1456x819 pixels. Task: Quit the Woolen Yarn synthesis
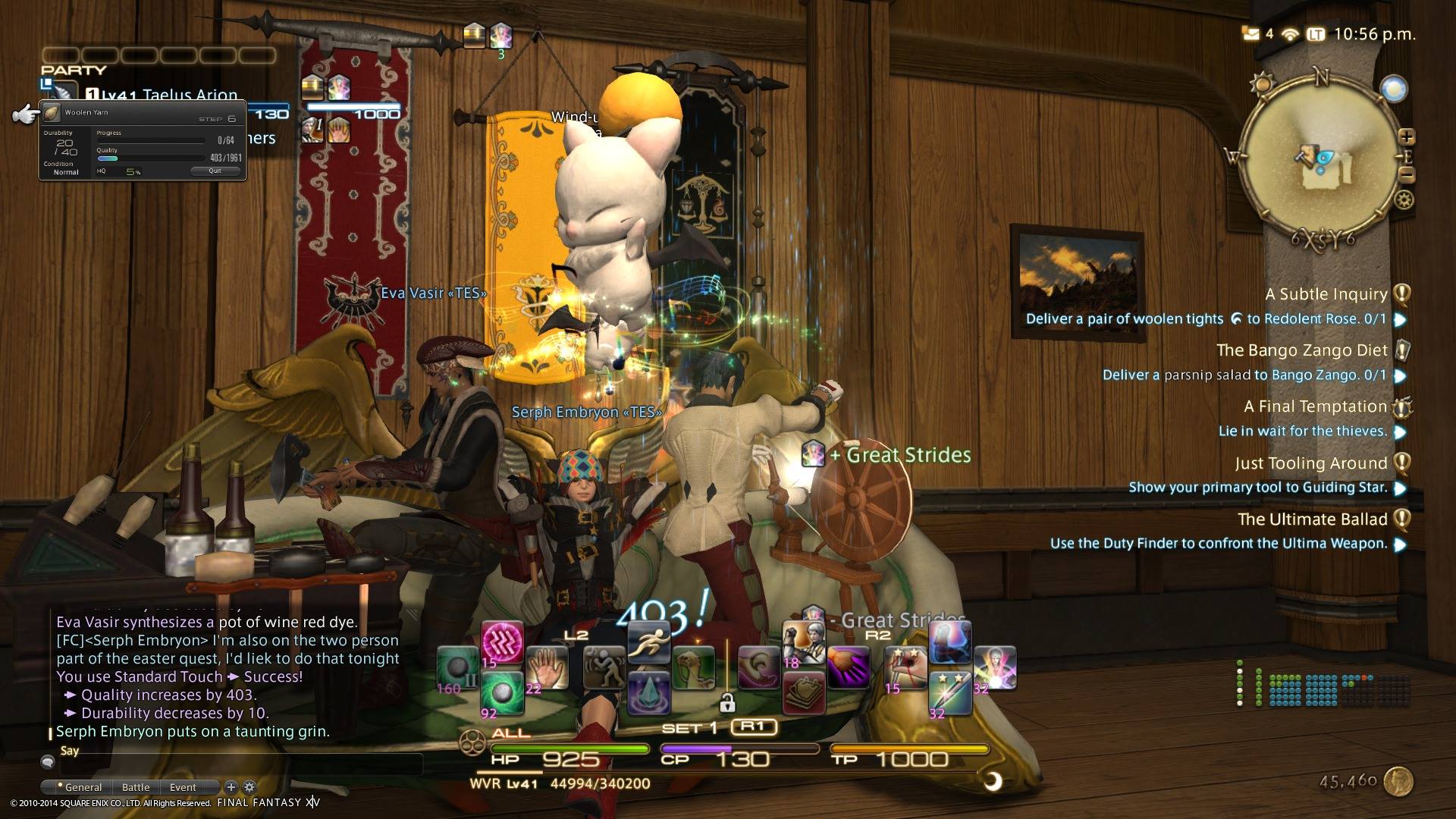(x=215, y=171)
